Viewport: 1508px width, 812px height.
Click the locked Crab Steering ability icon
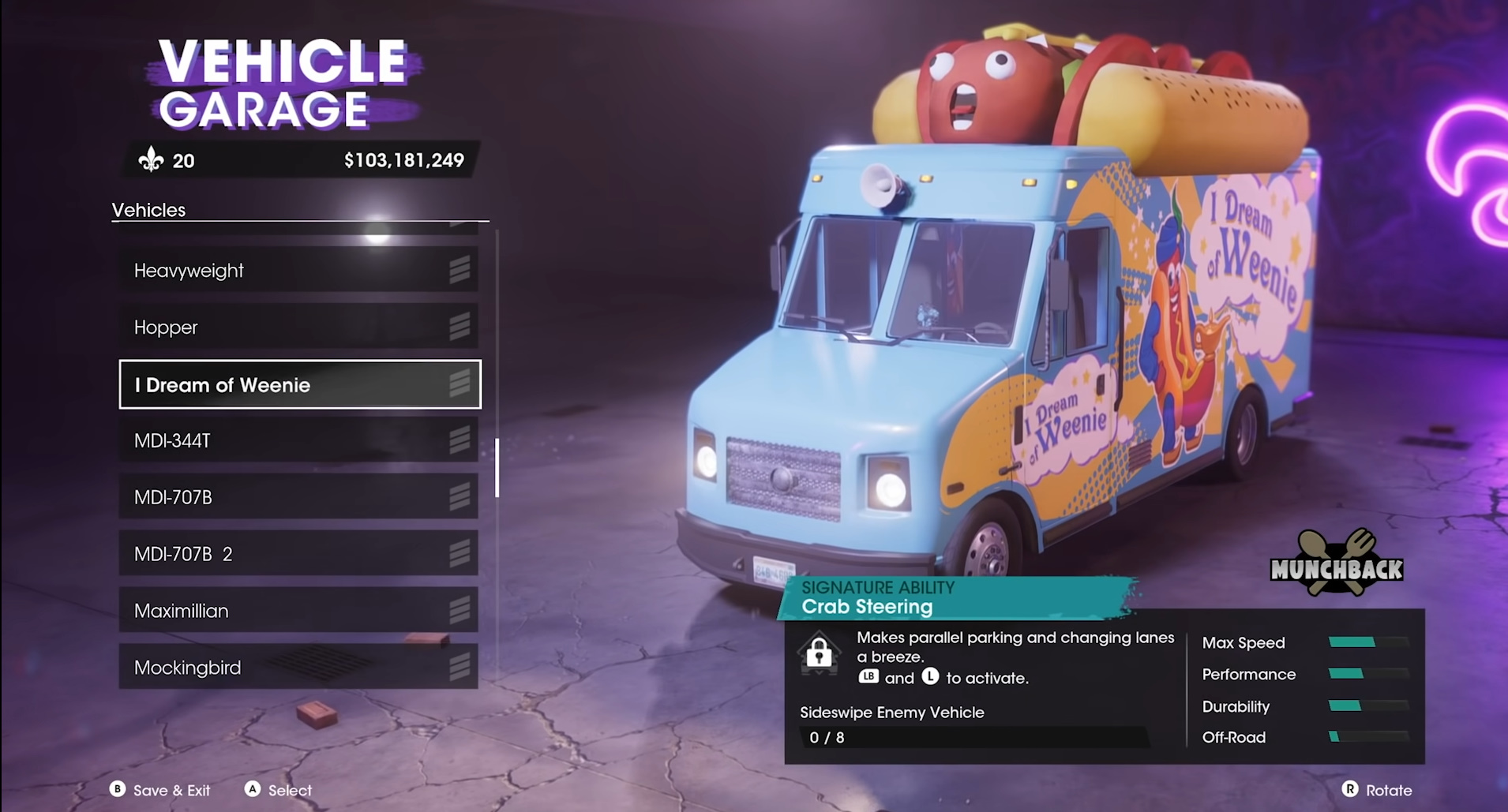click(x=819, y=653)
